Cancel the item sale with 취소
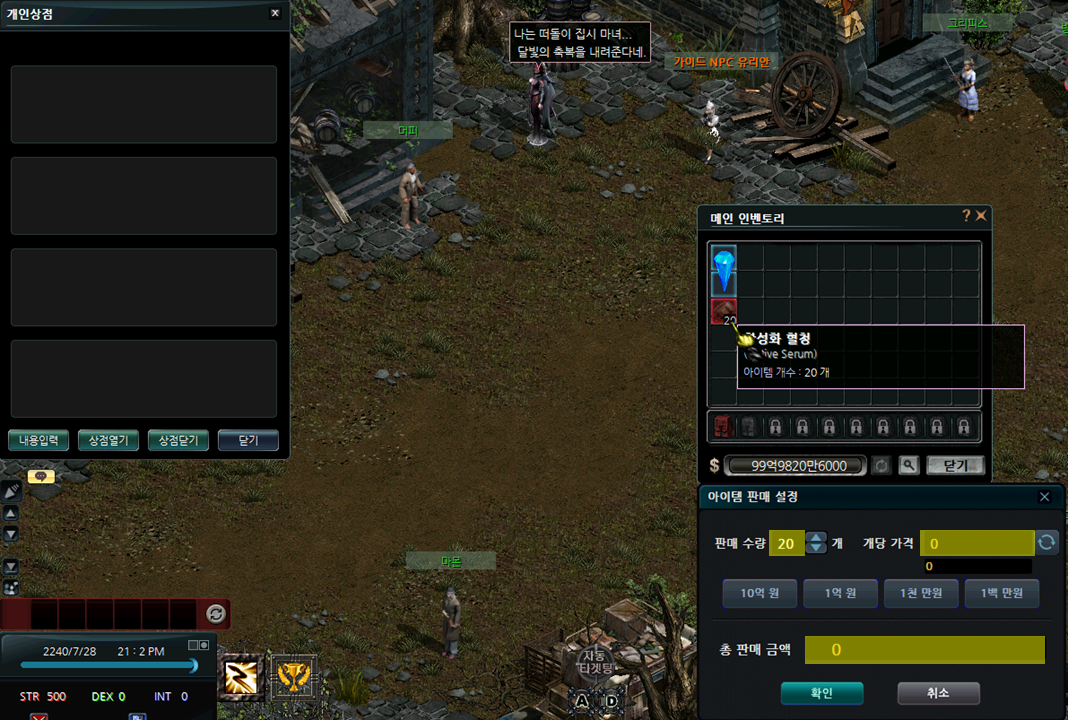 [x=938, y=693]
